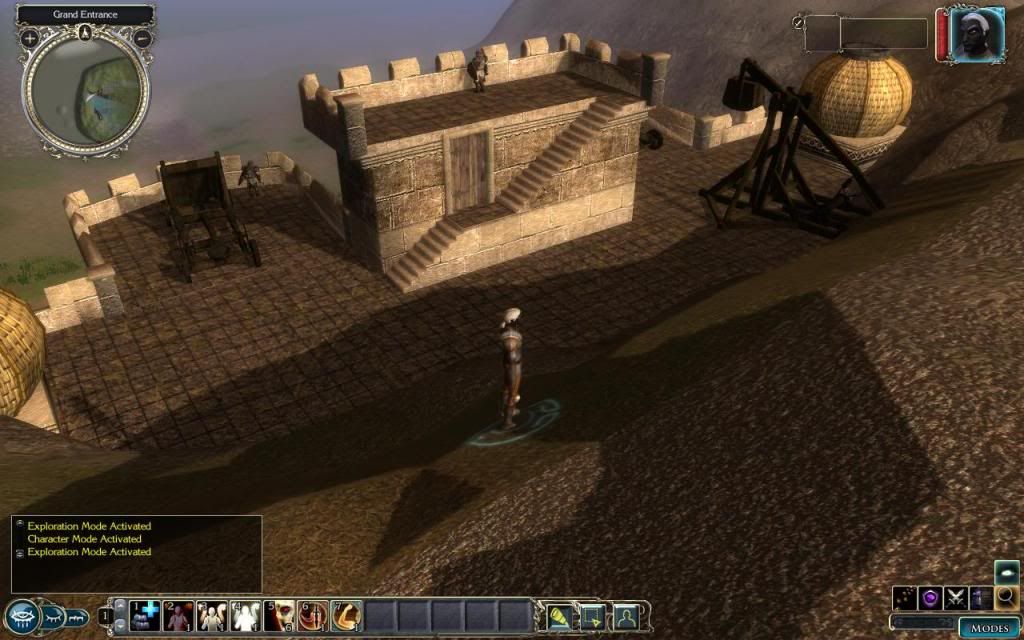Click the large open eye button

22,617
